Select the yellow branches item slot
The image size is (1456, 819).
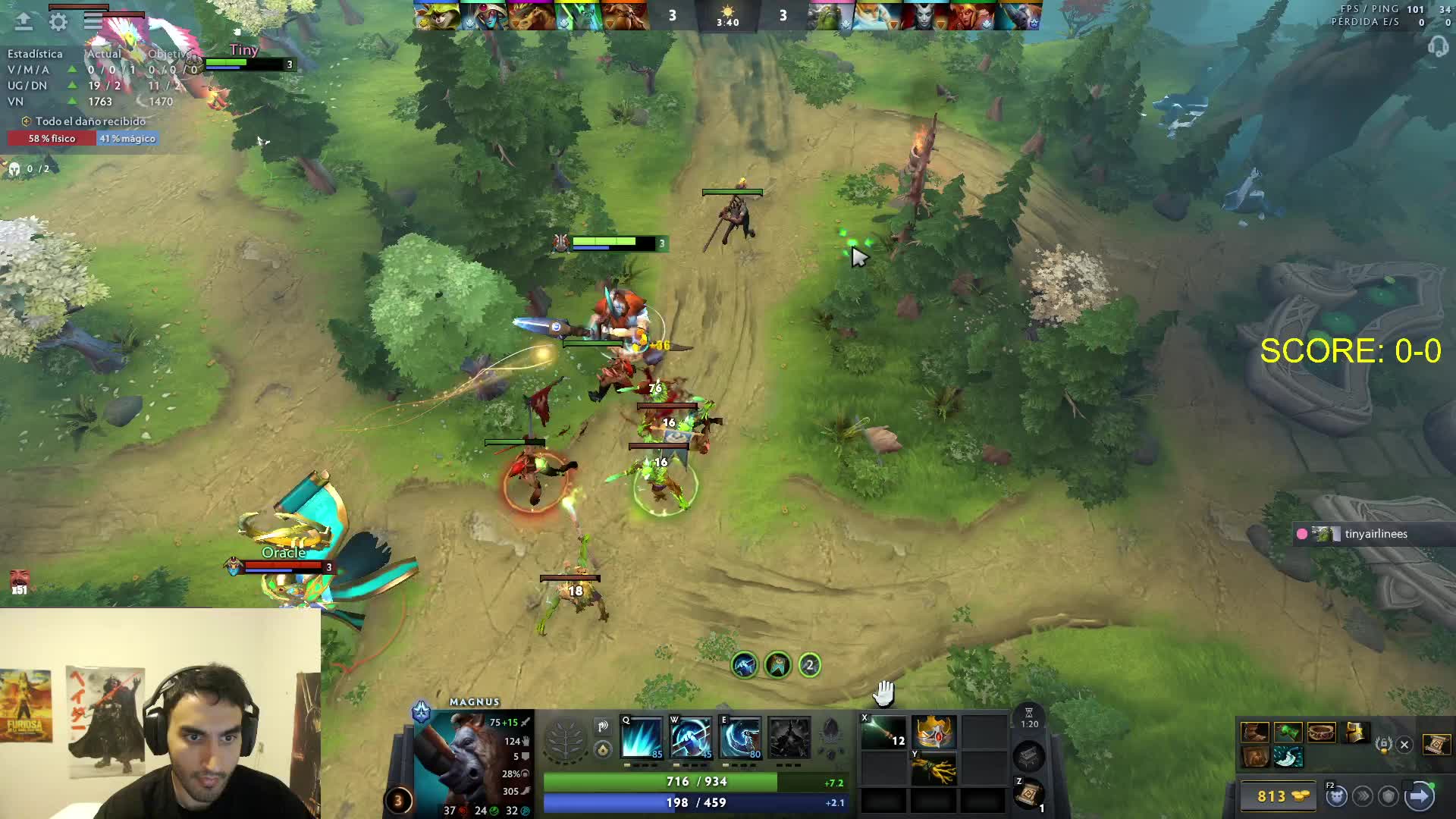(934, 769)
